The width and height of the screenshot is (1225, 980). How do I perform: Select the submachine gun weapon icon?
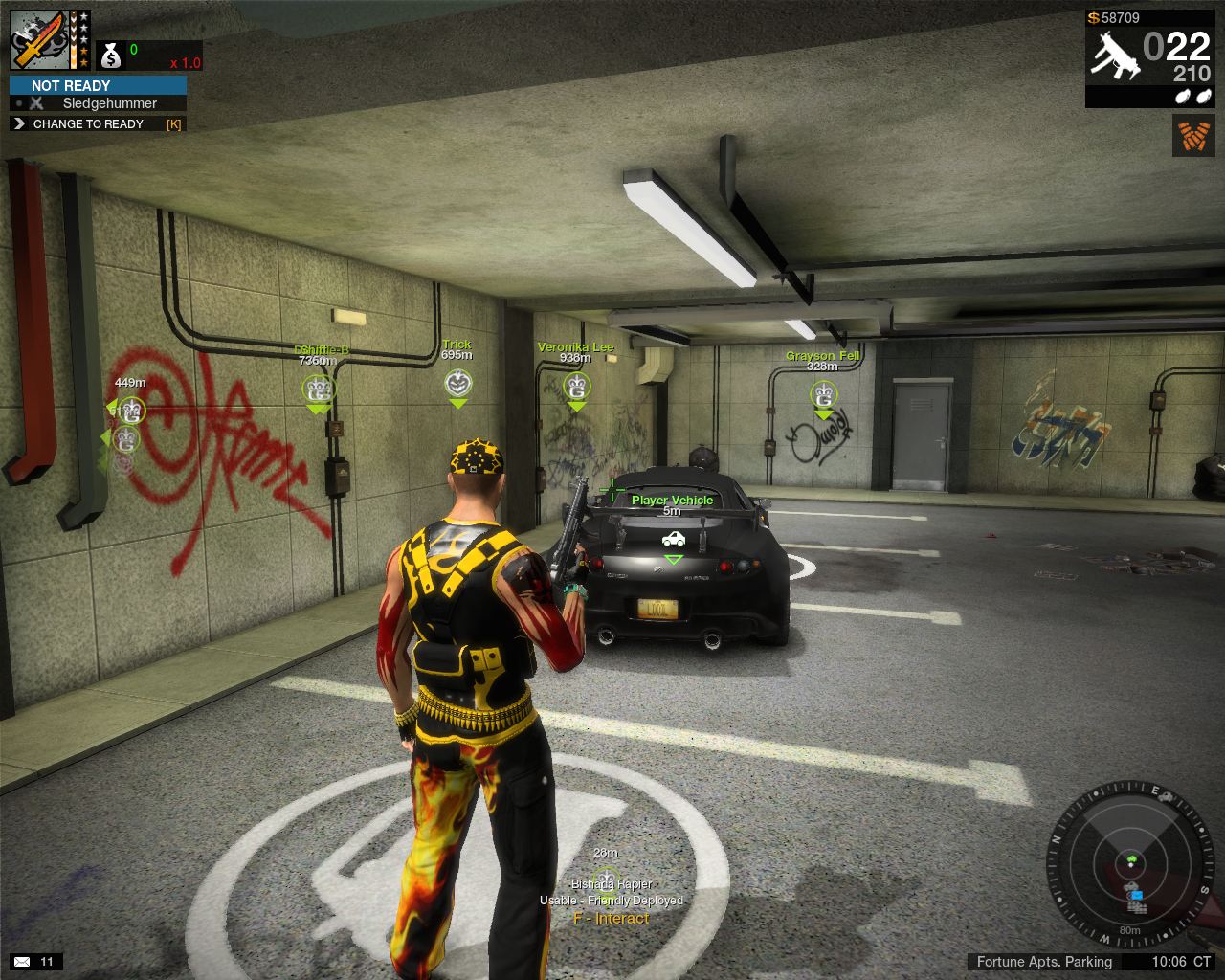point(1115,54)
